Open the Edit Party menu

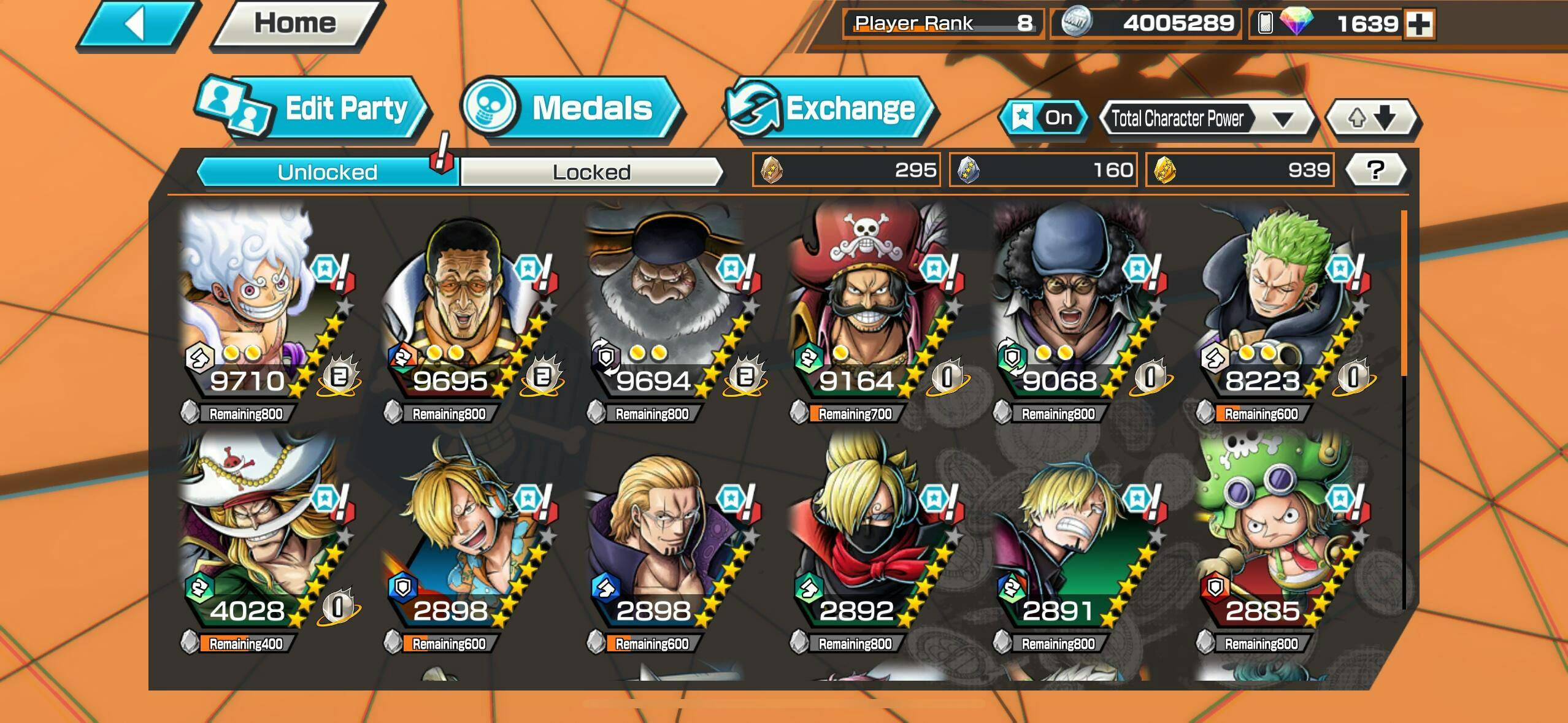(314, 109)
